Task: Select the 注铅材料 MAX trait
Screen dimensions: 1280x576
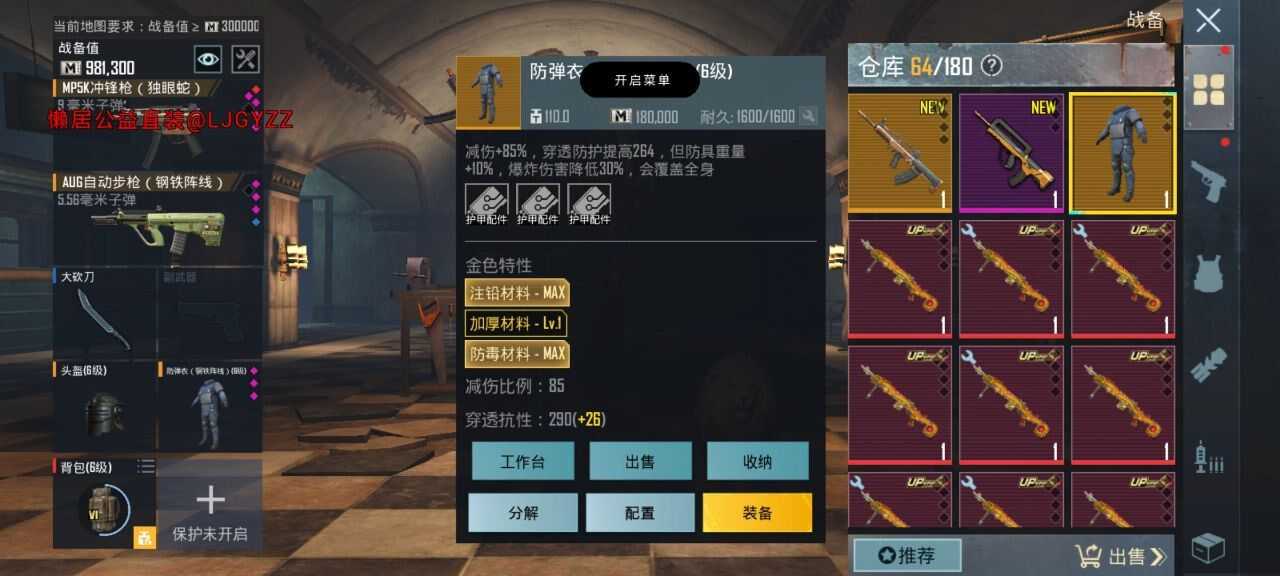Action: click(x=516, y=292)
